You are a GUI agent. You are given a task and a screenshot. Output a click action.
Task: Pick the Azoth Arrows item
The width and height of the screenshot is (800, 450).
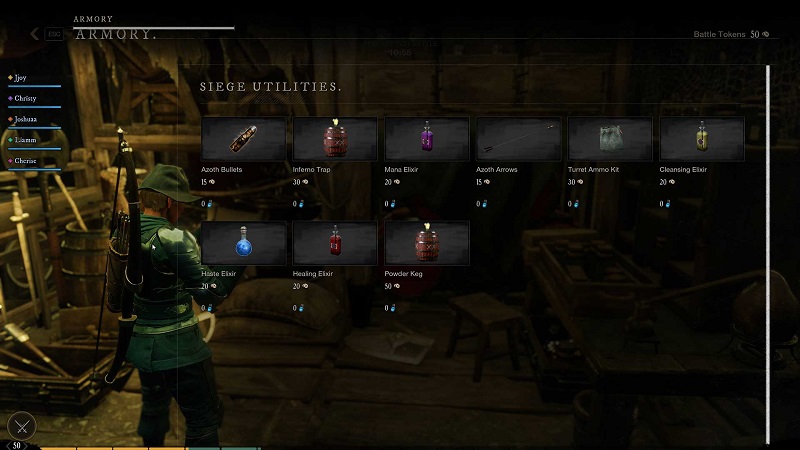(x=518, y=139)
